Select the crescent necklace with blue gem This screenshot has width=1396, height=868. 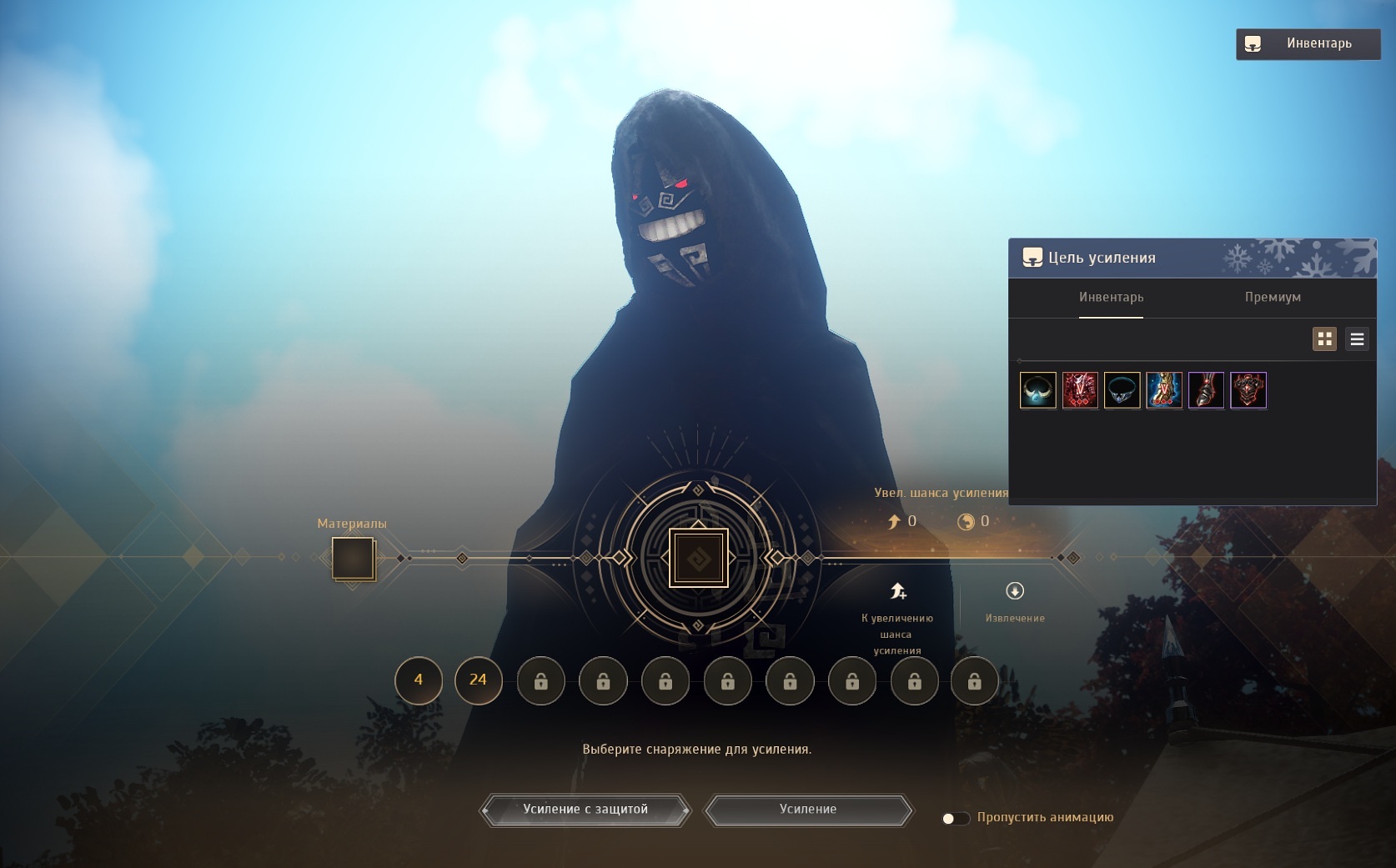point(1038,390)
